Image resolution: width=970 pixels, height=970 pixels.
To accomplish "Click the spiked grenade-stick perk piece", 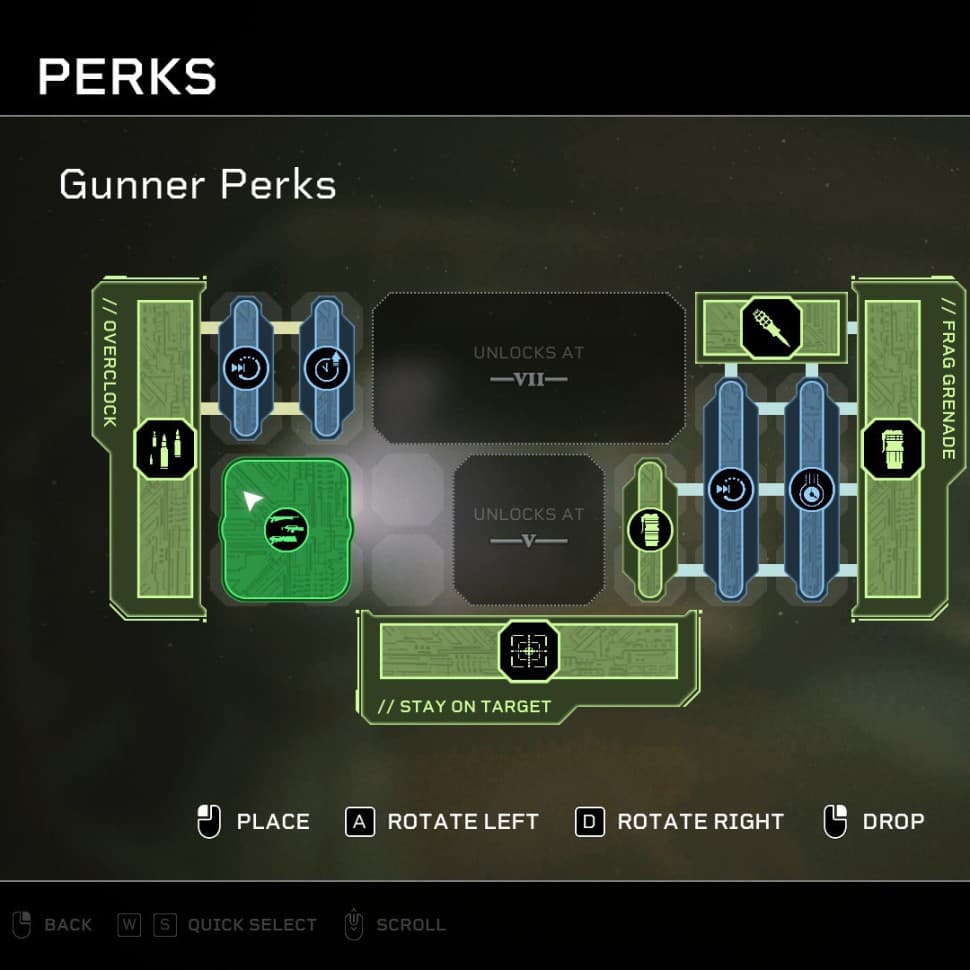I will [x=771, y=326].
